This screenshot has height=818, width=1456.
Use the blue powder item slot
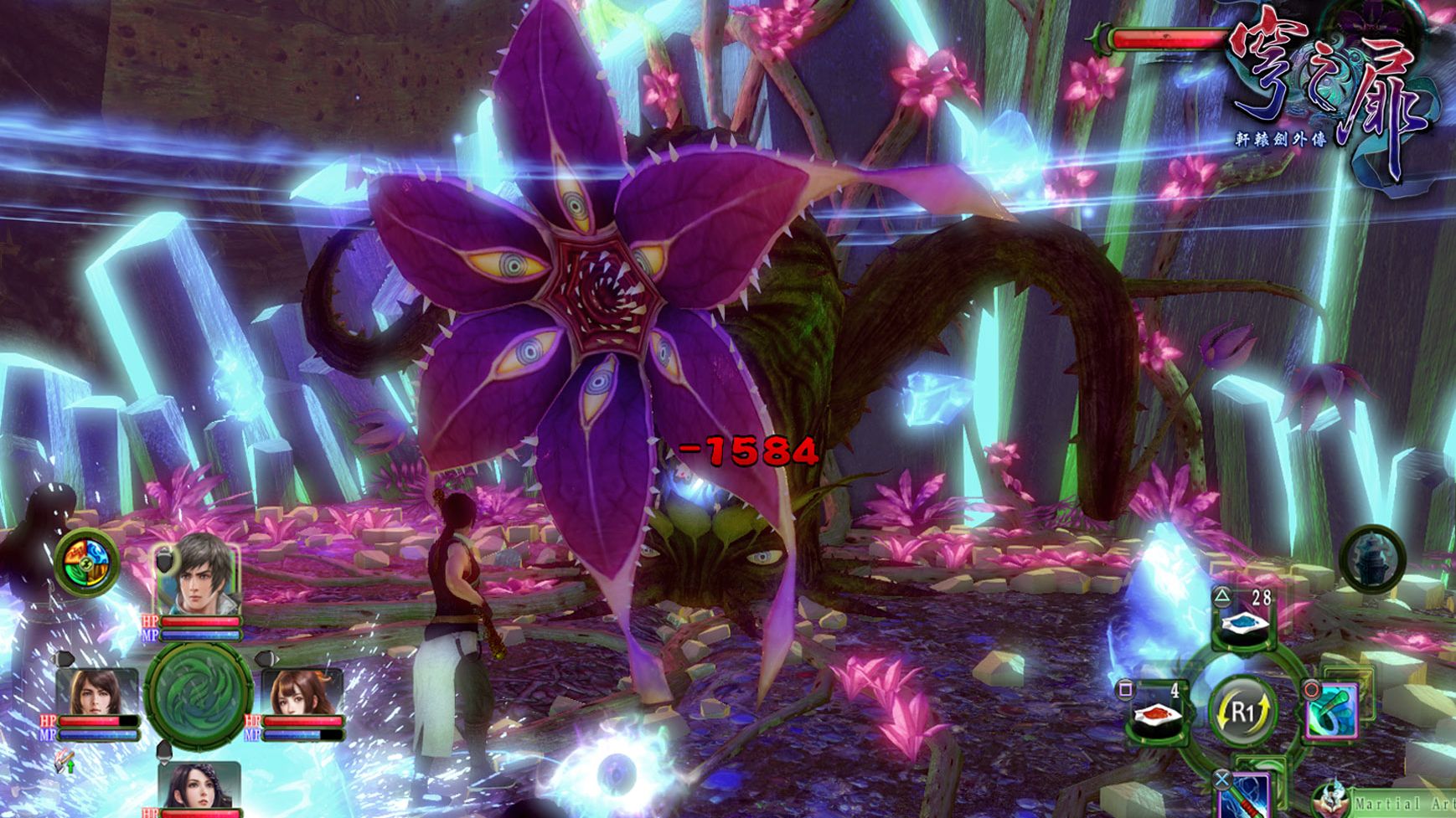pos(1245,621)
